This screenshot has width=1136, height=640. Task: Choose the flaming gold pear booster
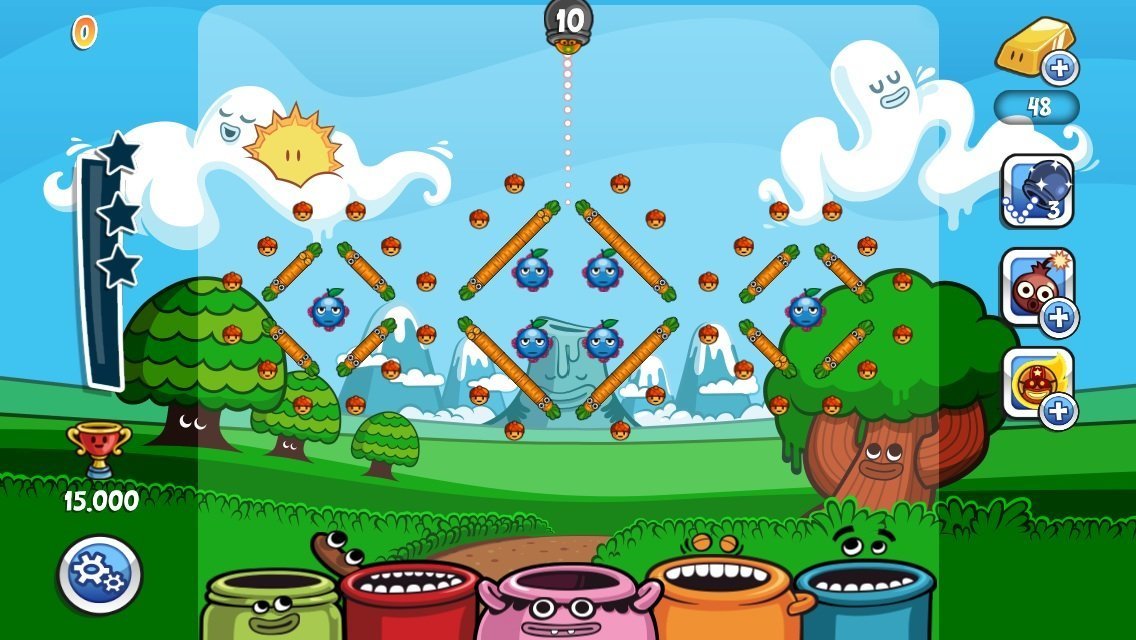point(1037,382)
